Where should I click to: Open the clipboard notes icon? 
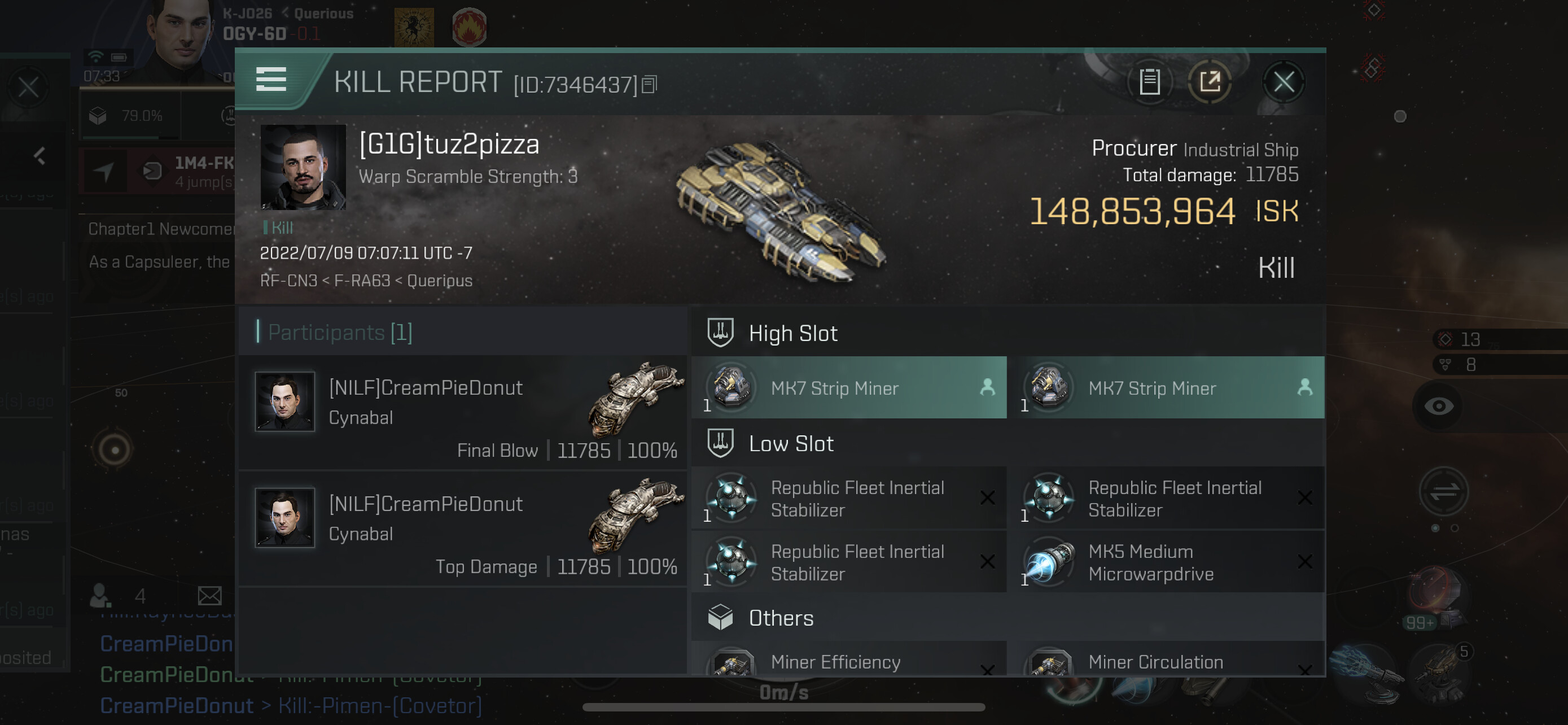click(1149, 81)
